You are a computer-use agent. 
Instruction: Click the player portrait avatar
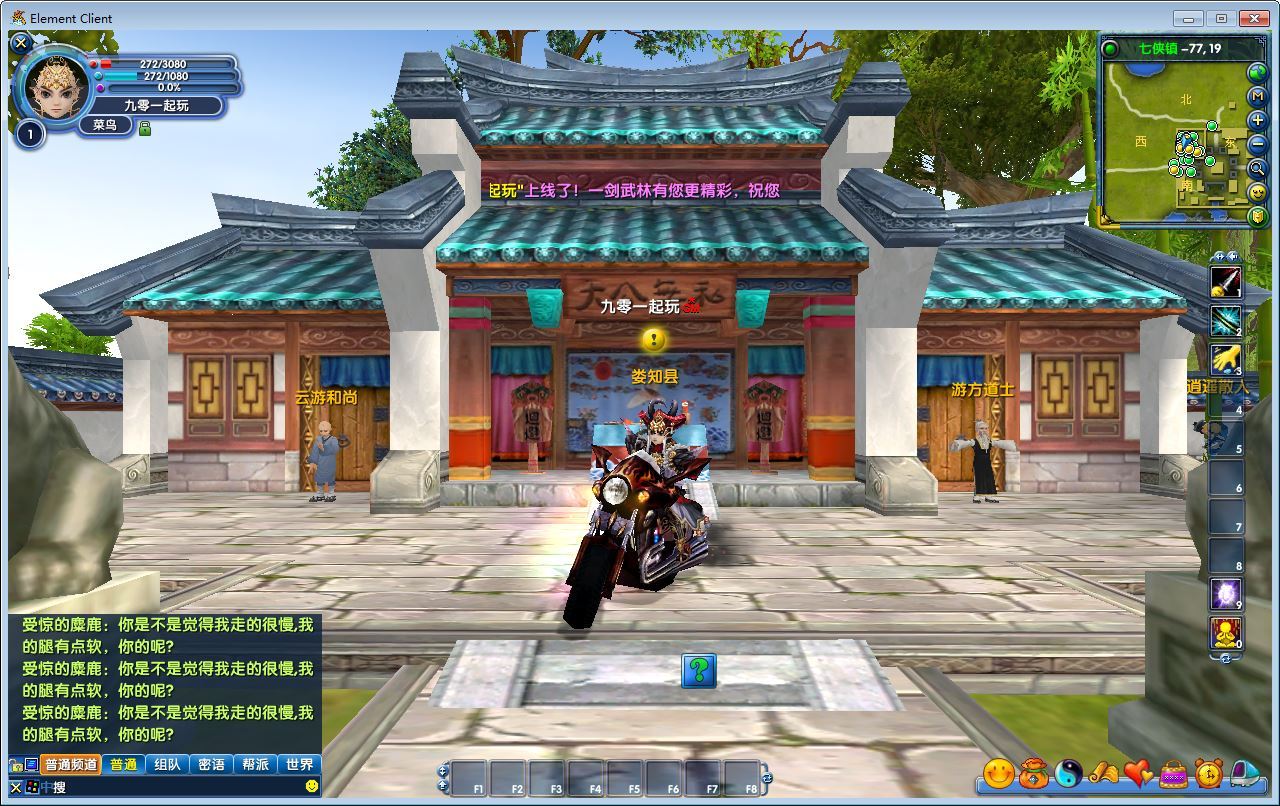(x=56, y=88)
